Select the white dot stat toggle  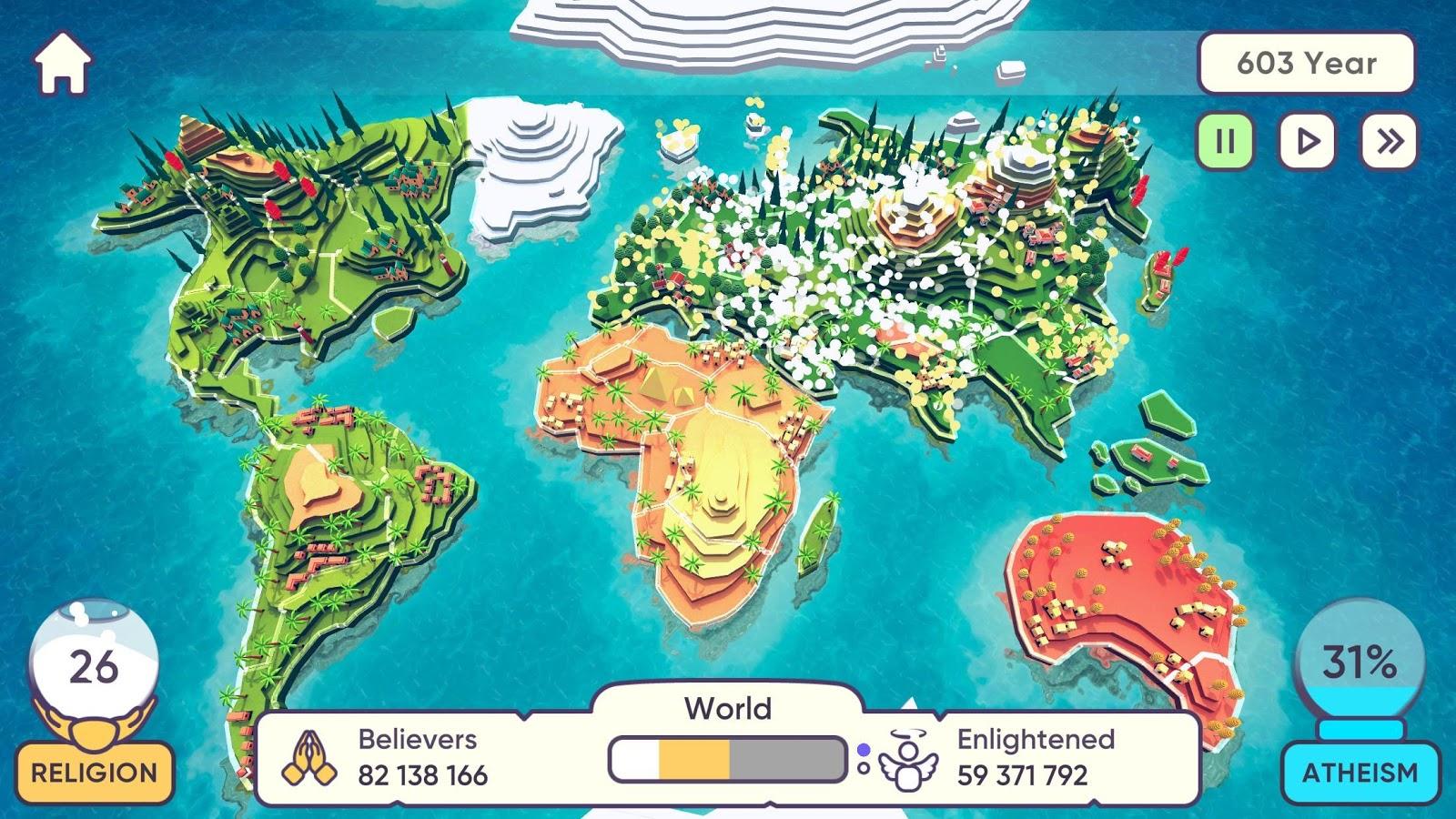click(863, 769)
